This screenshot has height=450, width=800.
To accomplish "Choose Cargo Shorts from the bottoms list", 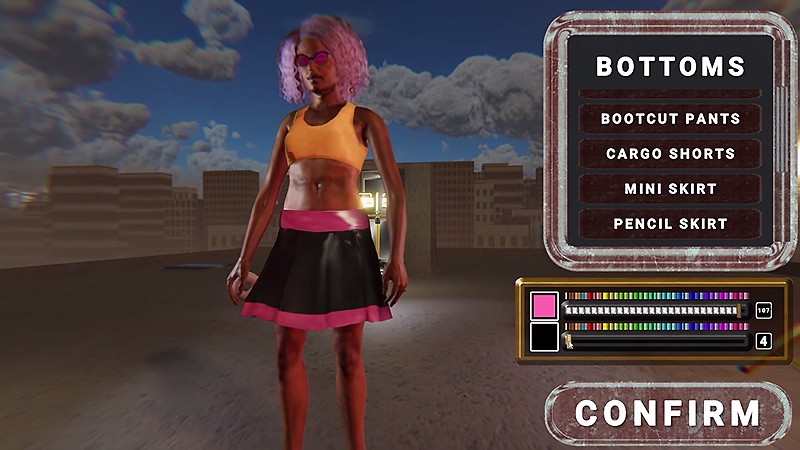I will click(x=670, y=154).
